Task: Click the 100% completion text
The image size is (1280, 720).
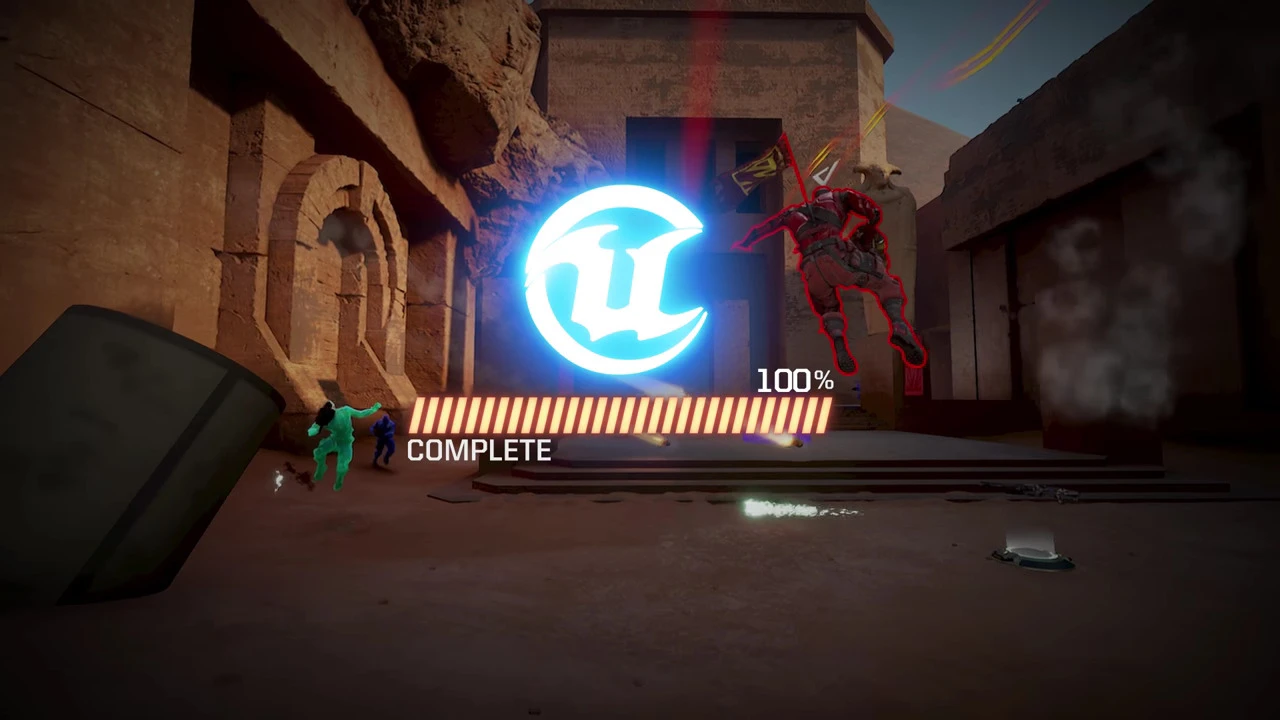Action: tap(793, 380)
